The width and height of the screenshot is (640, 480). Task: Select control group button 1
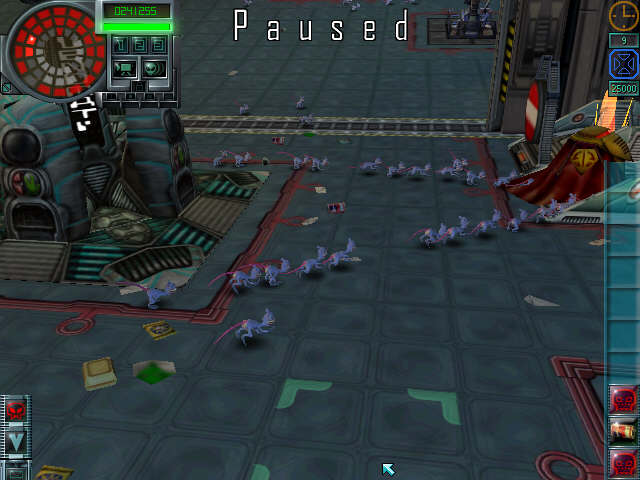pos(119,45)
